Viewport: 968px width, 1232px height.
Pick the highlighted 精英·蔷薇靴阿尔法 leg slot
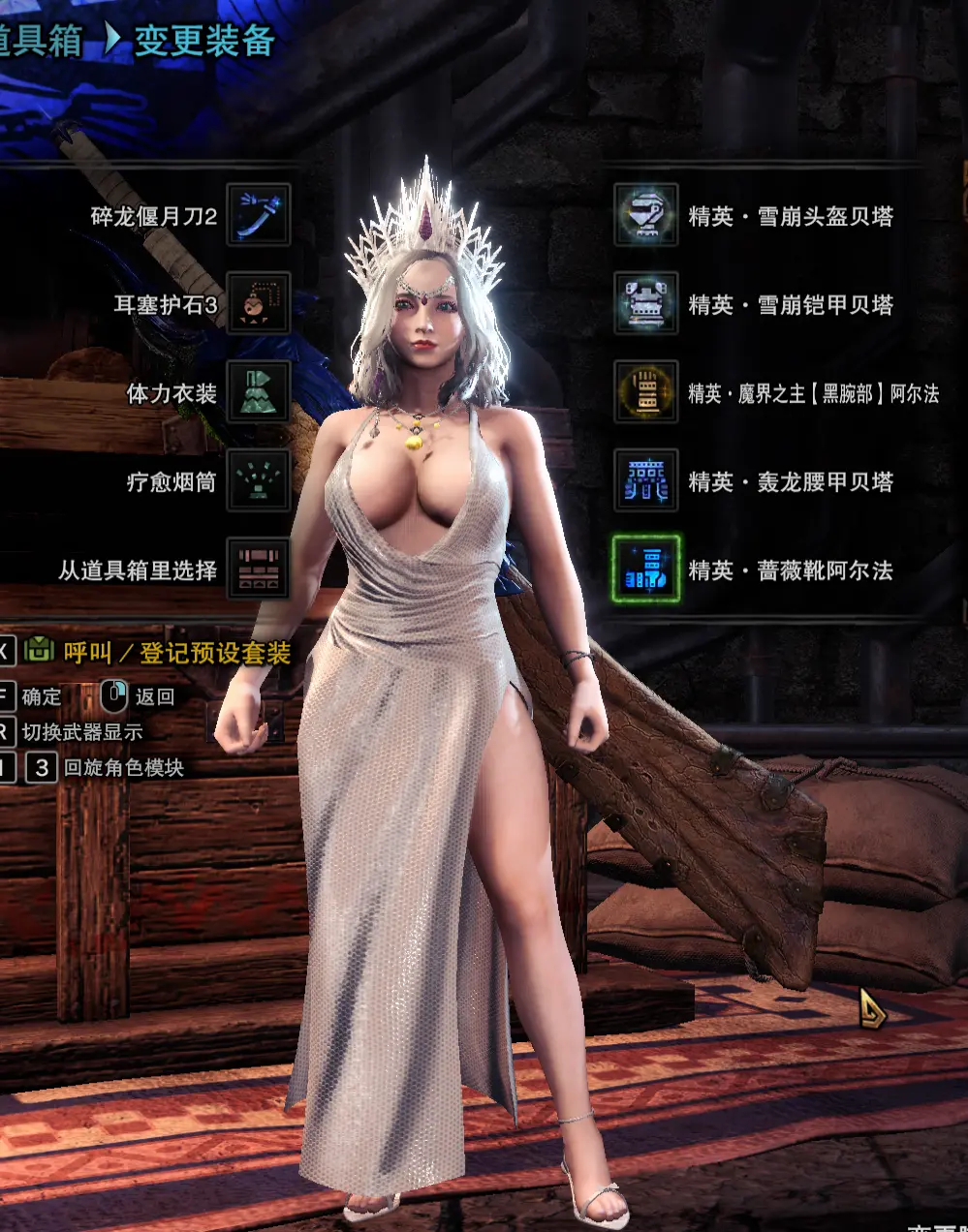coord(645,570)
